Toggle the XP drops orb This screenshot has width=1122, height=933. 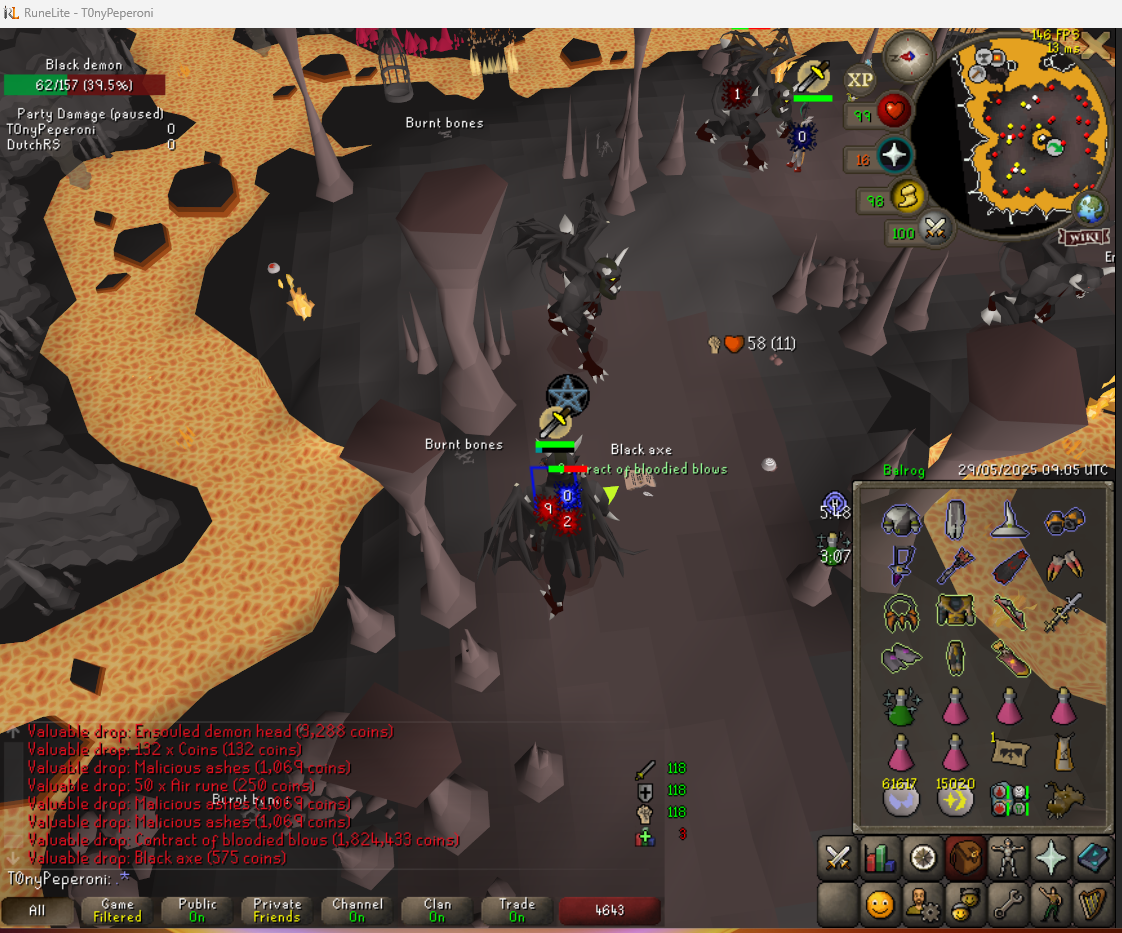pos(860,80)
